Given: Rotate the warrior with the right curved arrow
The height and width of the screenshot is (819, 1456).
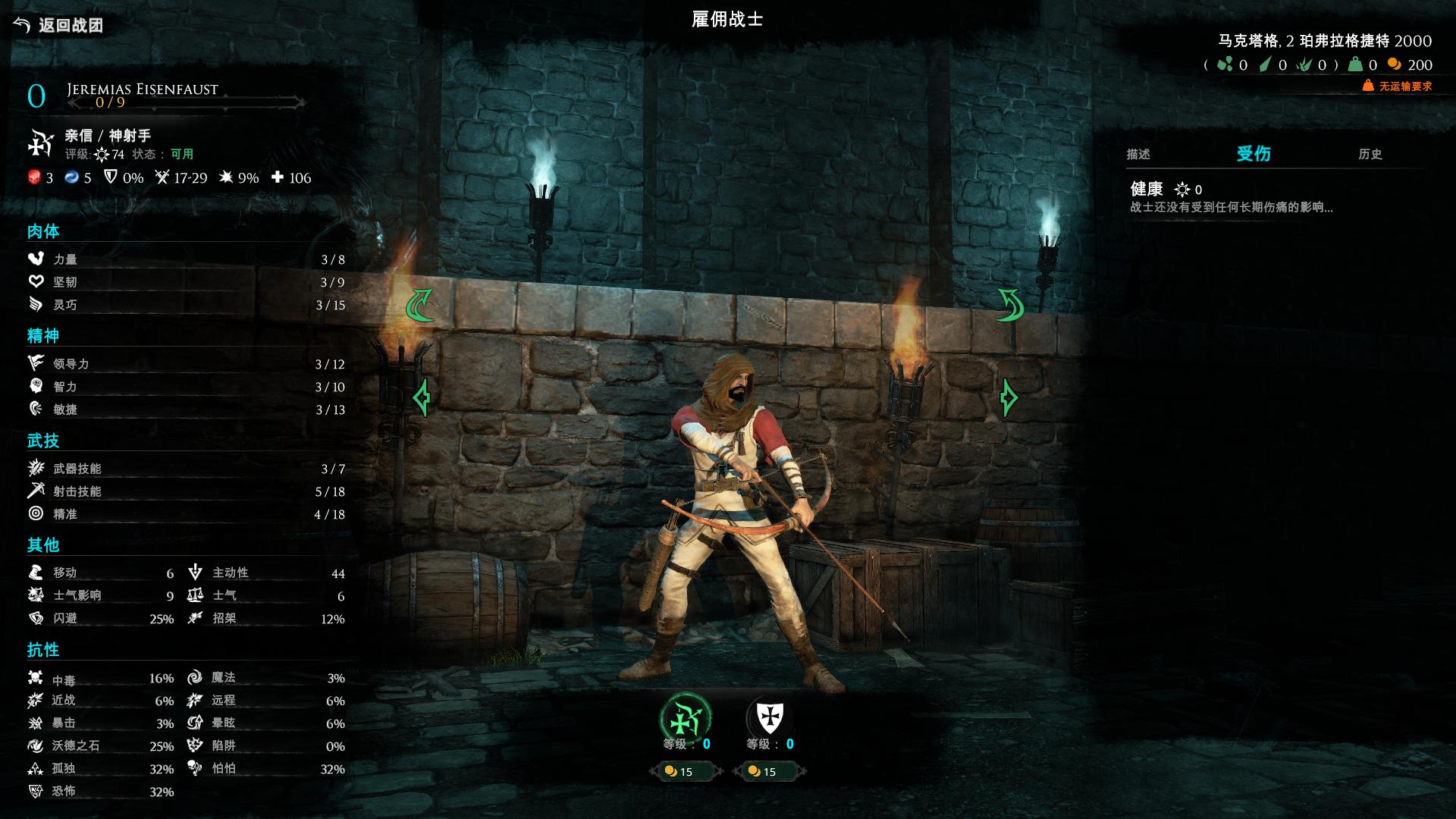Looking at the screenshot, I should (1010, 305).
